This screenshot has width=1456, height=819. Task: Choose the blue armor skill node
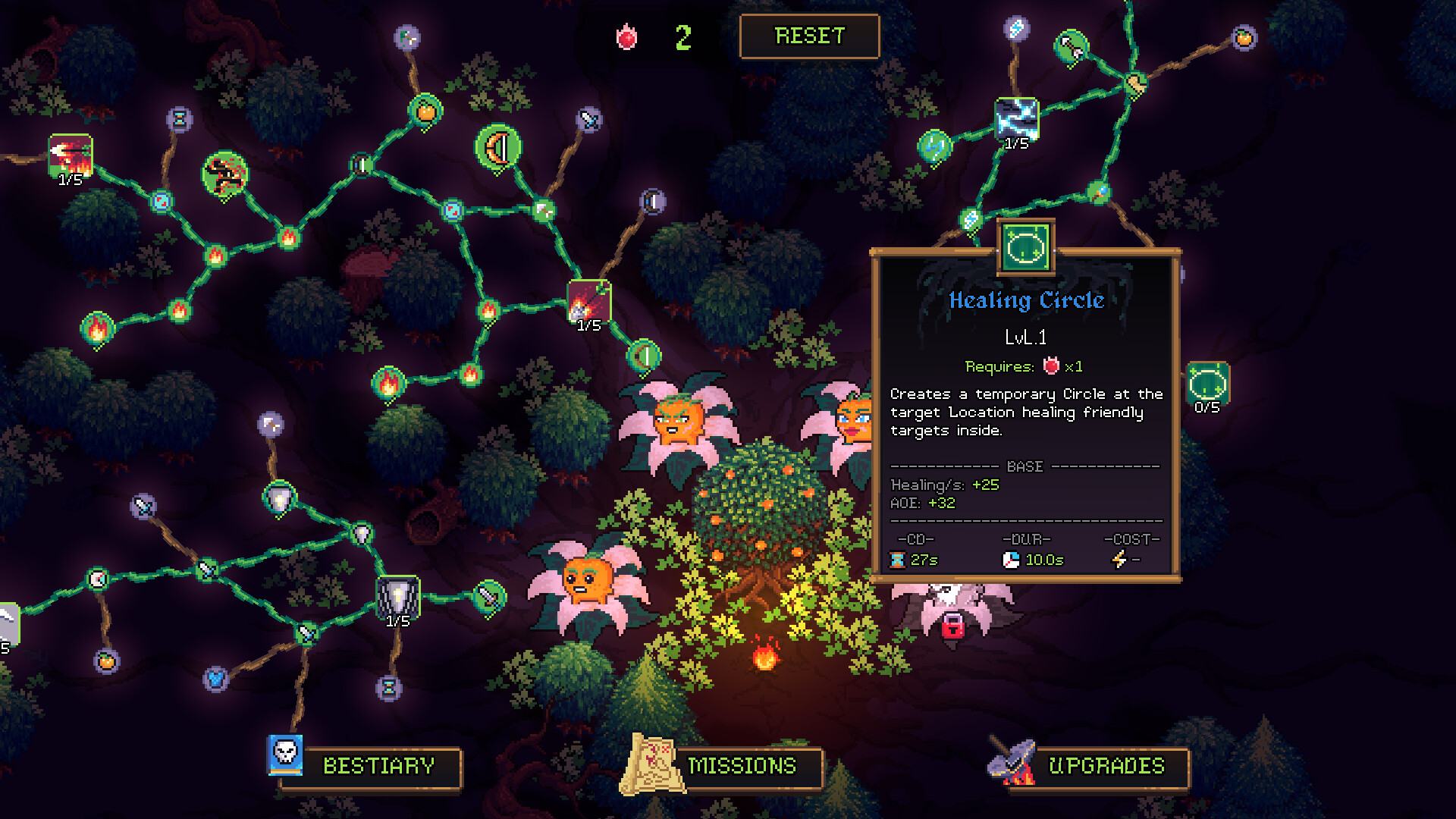pos(216,679)
